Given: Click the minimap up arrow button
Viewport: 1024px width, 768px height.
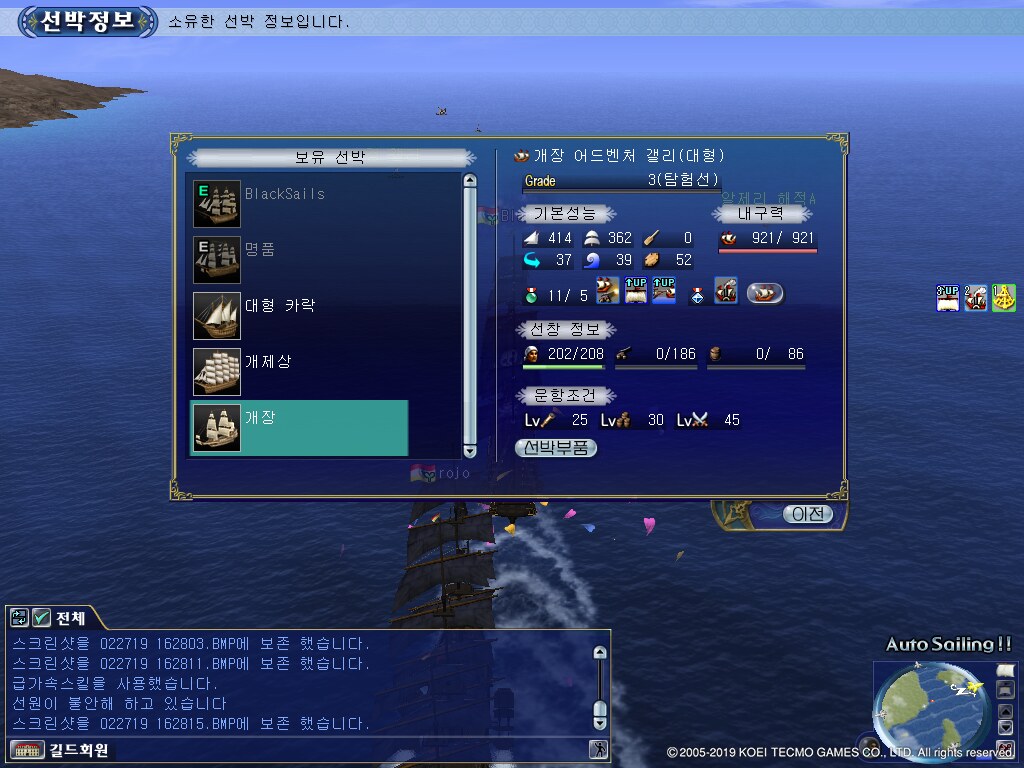Looking at the screenshot, I should coord(1006,711).
